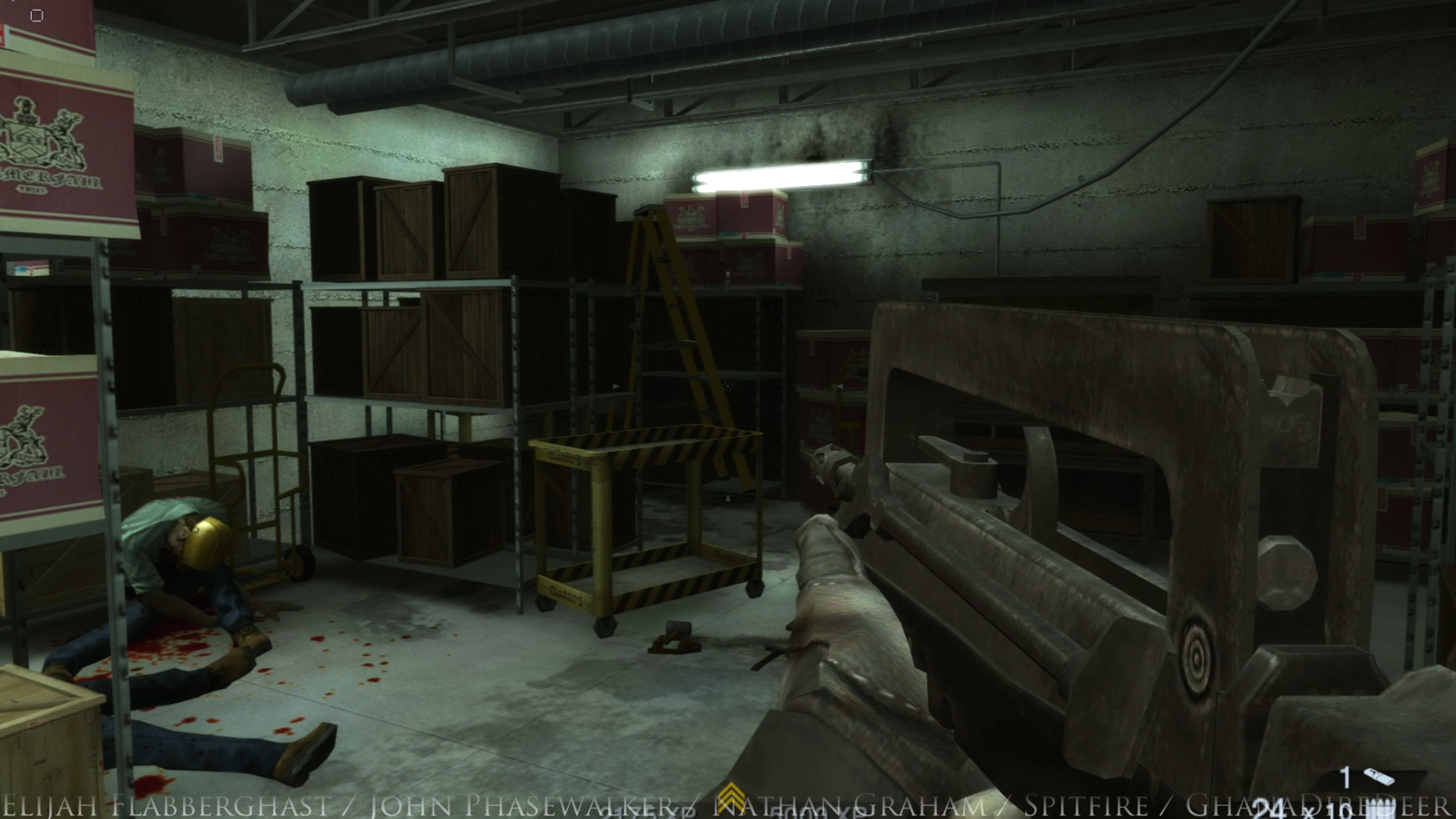Click the equipment item icon above the ammo
Screen dimensions: 1456x819
(1379, 777)
